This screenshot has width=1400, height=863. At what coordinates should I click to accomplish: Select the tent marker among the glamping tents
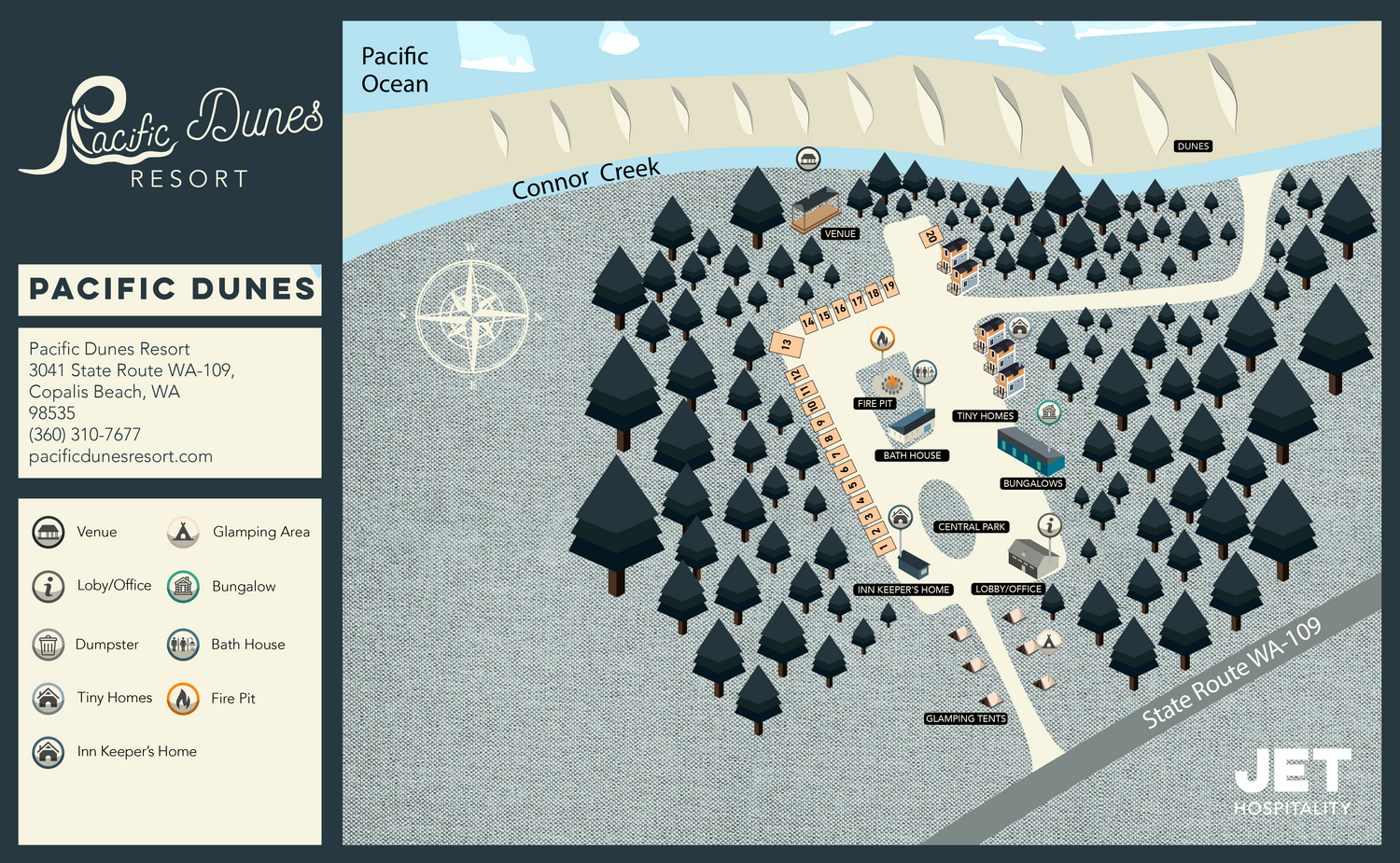pos(1049,641)
